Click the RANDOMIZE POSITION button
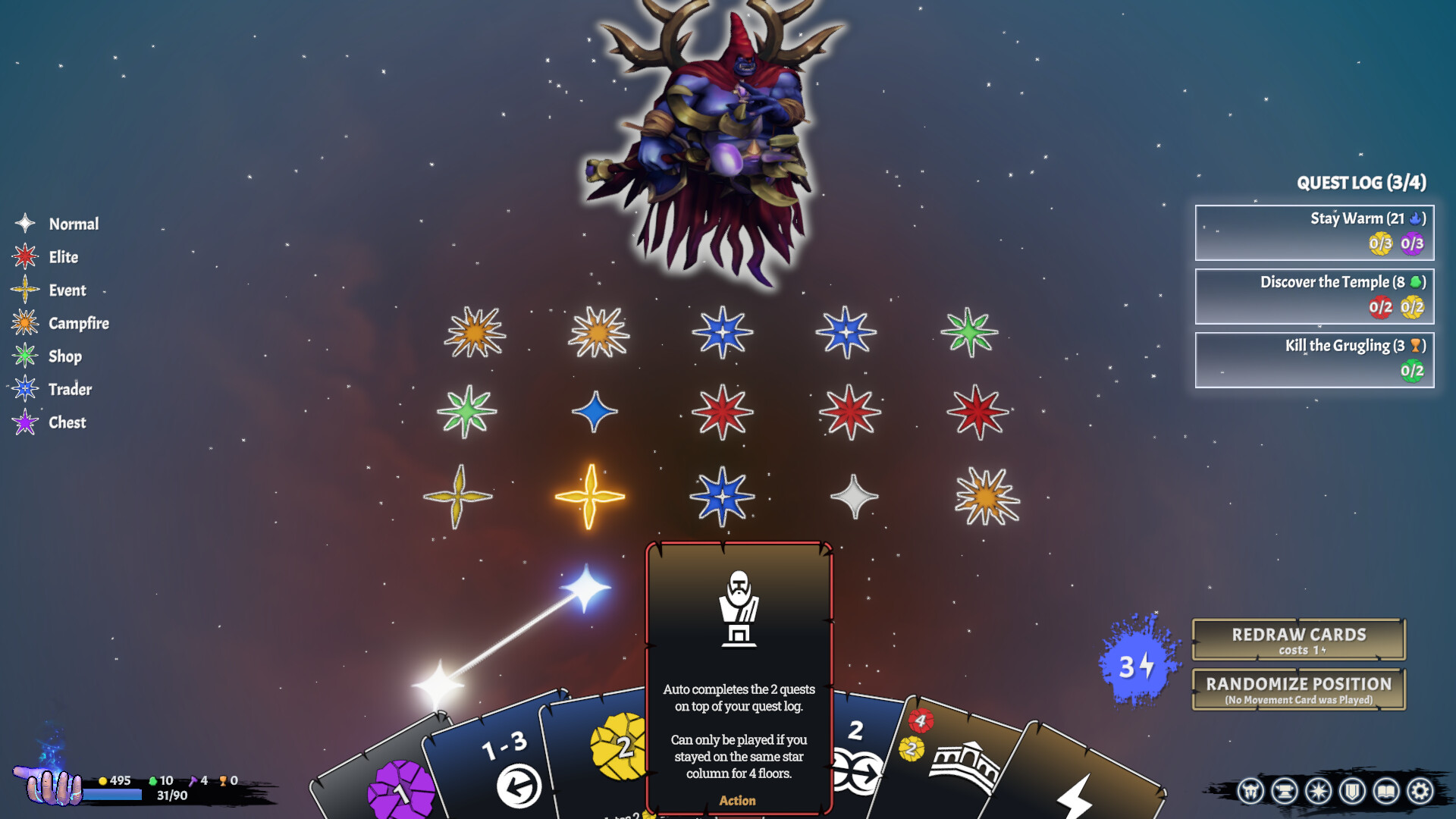1456x819 pixels. pos(1298,689)
